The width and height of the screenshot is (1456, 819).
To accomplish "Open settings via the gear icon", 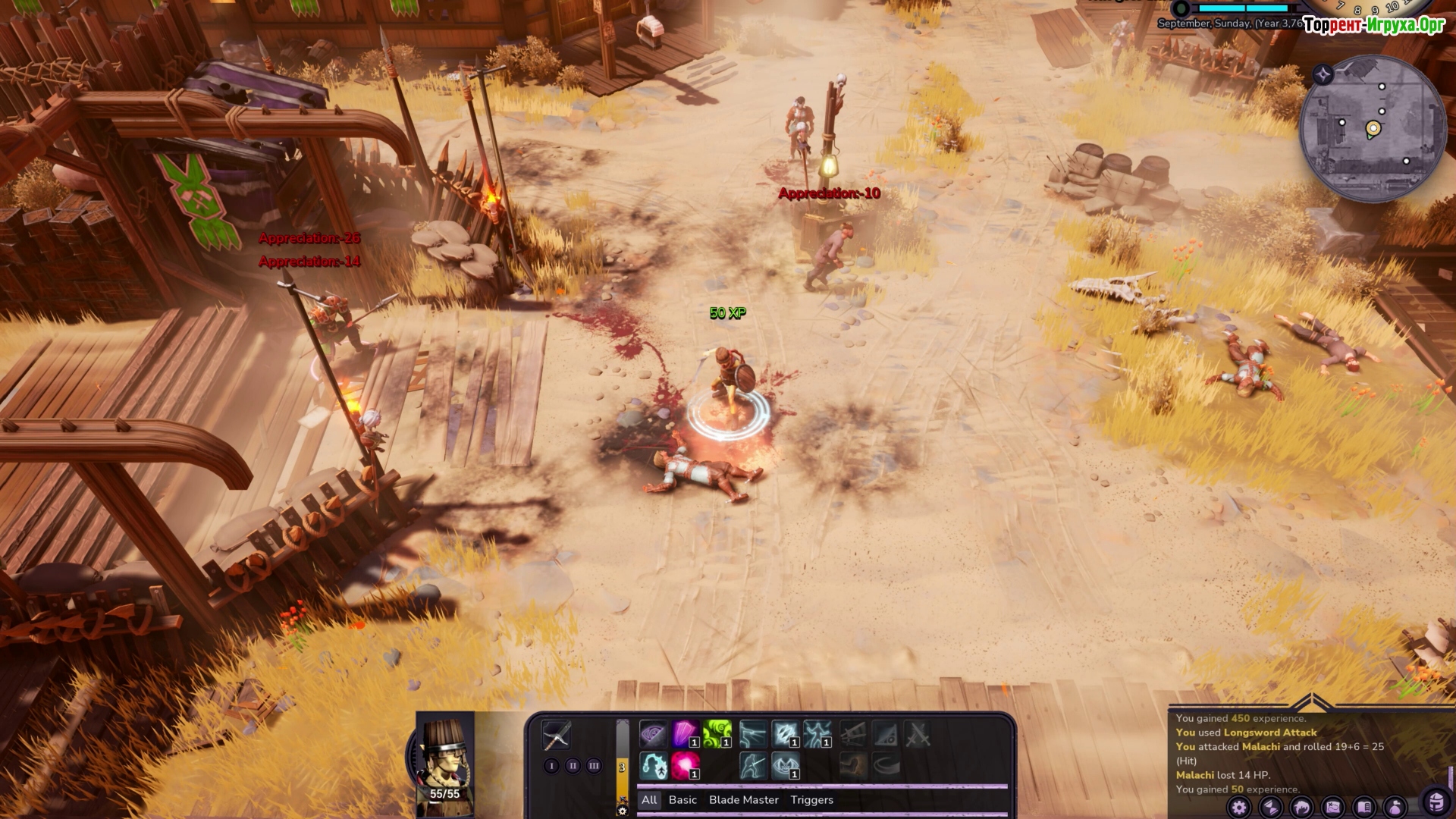I will (x=1238, y=808).
